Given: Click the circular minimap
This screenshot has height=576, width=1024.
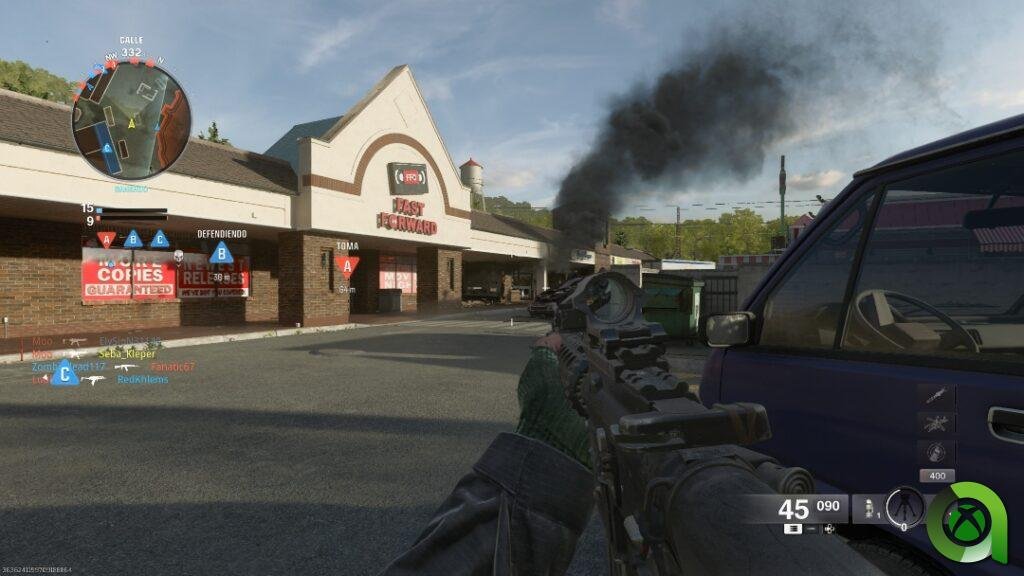Looking at the screenshot, I should tap(131, 120).
